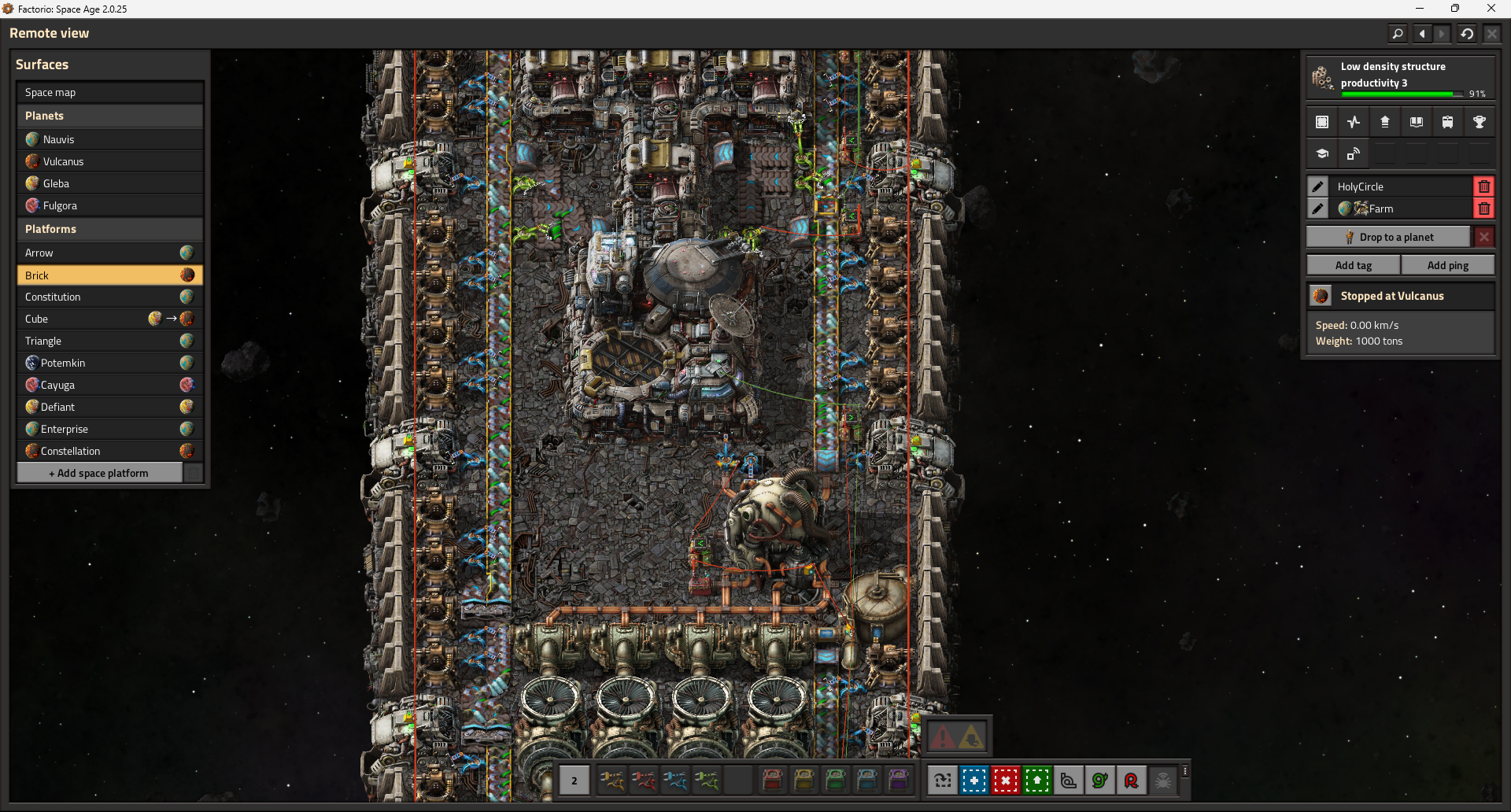The height and width of the screenshot is (812, 1511).
Task: Open the Space map surface
Action: pos(109,92)
